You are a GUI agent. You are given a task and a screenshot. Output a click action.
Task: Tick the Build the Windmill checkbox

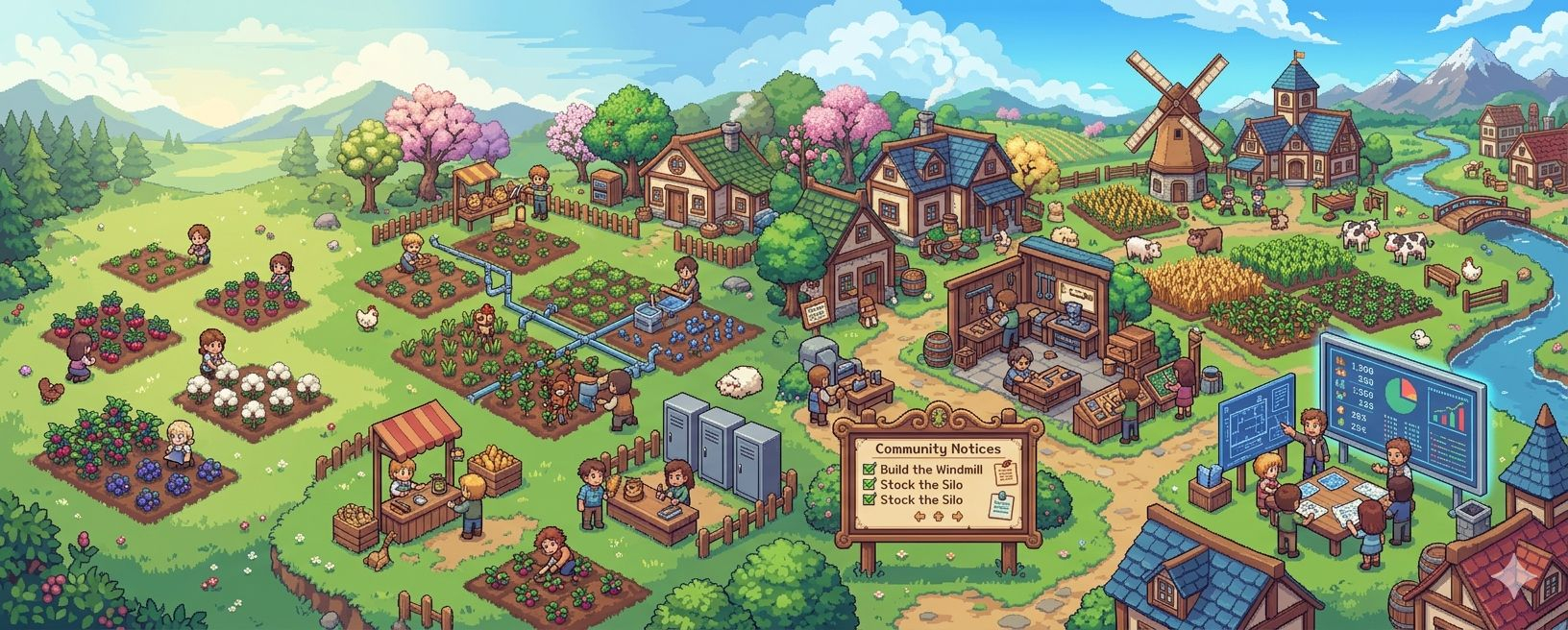click(870, 469)
